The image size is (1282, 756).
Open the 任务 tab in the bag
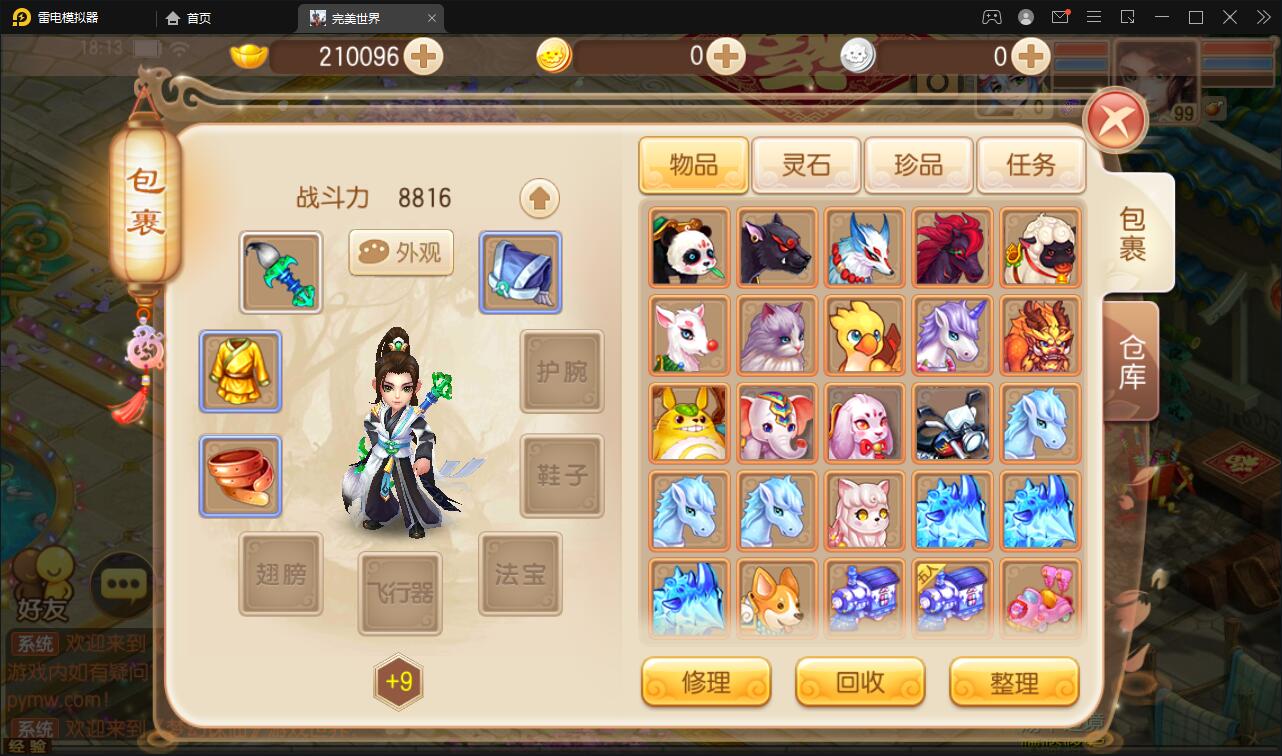point(1031,165)
